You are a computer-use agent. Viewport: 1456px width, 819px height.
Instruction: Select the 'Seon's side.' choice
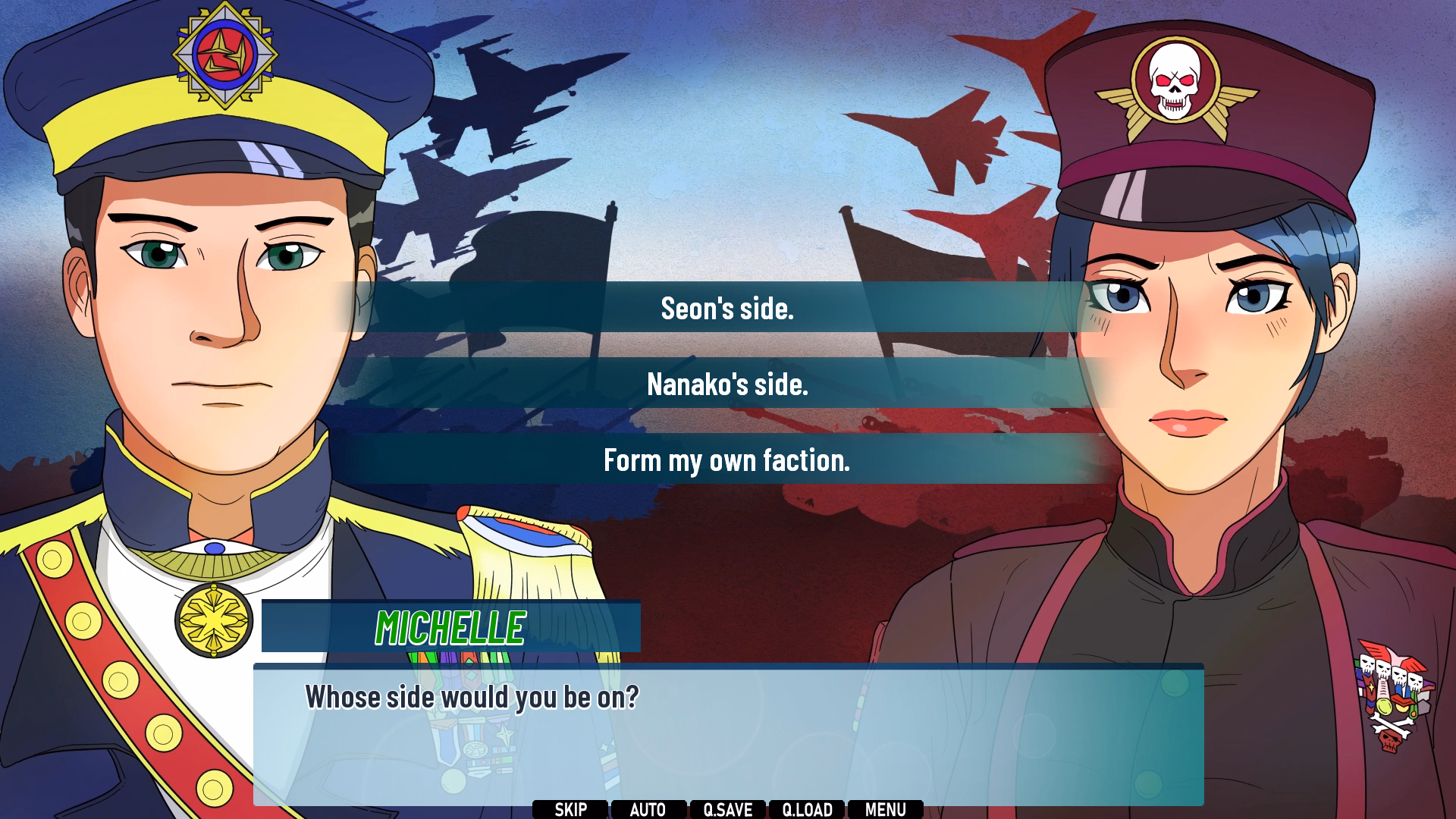[x=726, y=308]
